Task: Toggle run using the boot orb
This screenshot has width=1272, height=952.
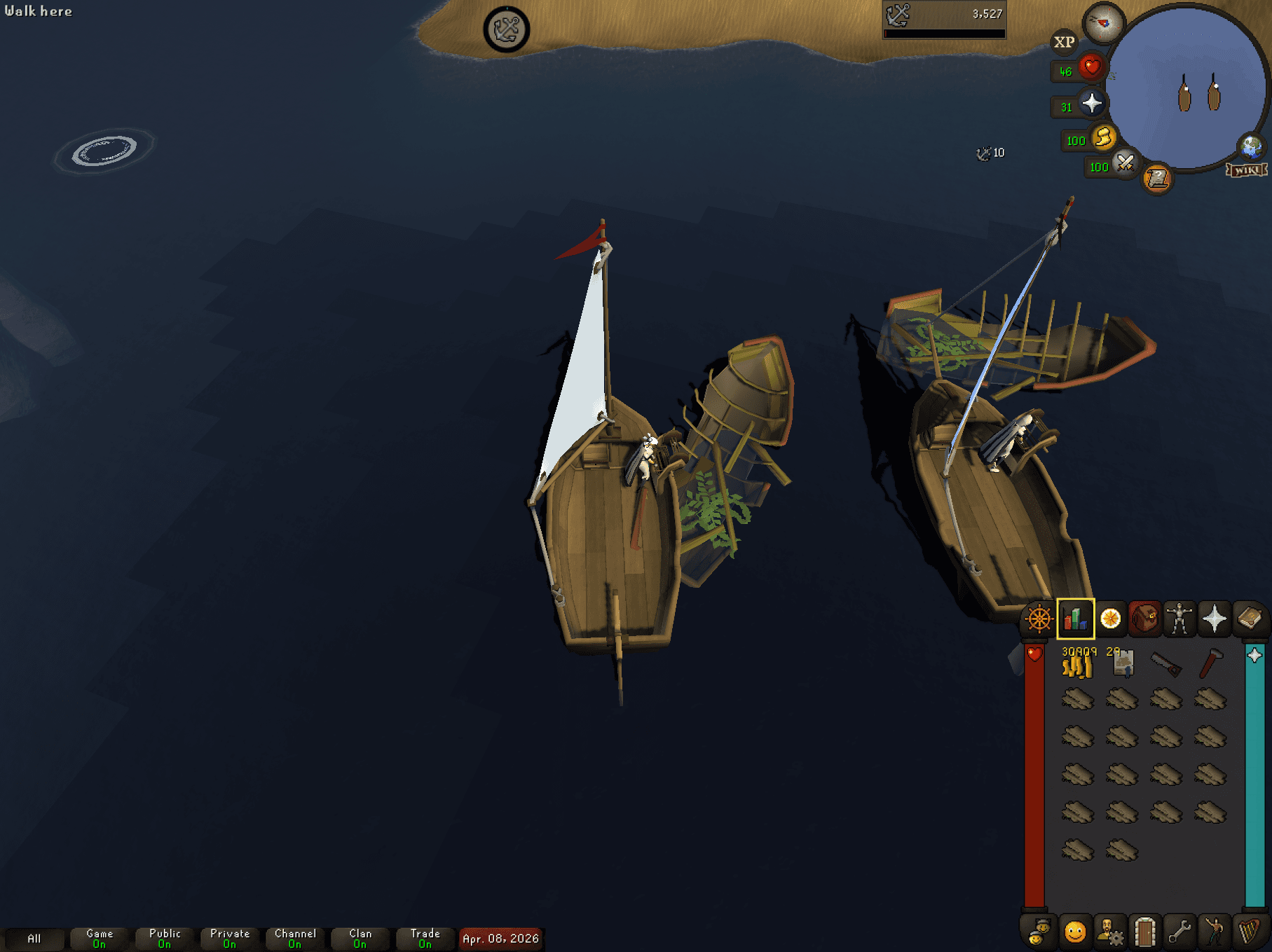Action: click(1103, 138)
